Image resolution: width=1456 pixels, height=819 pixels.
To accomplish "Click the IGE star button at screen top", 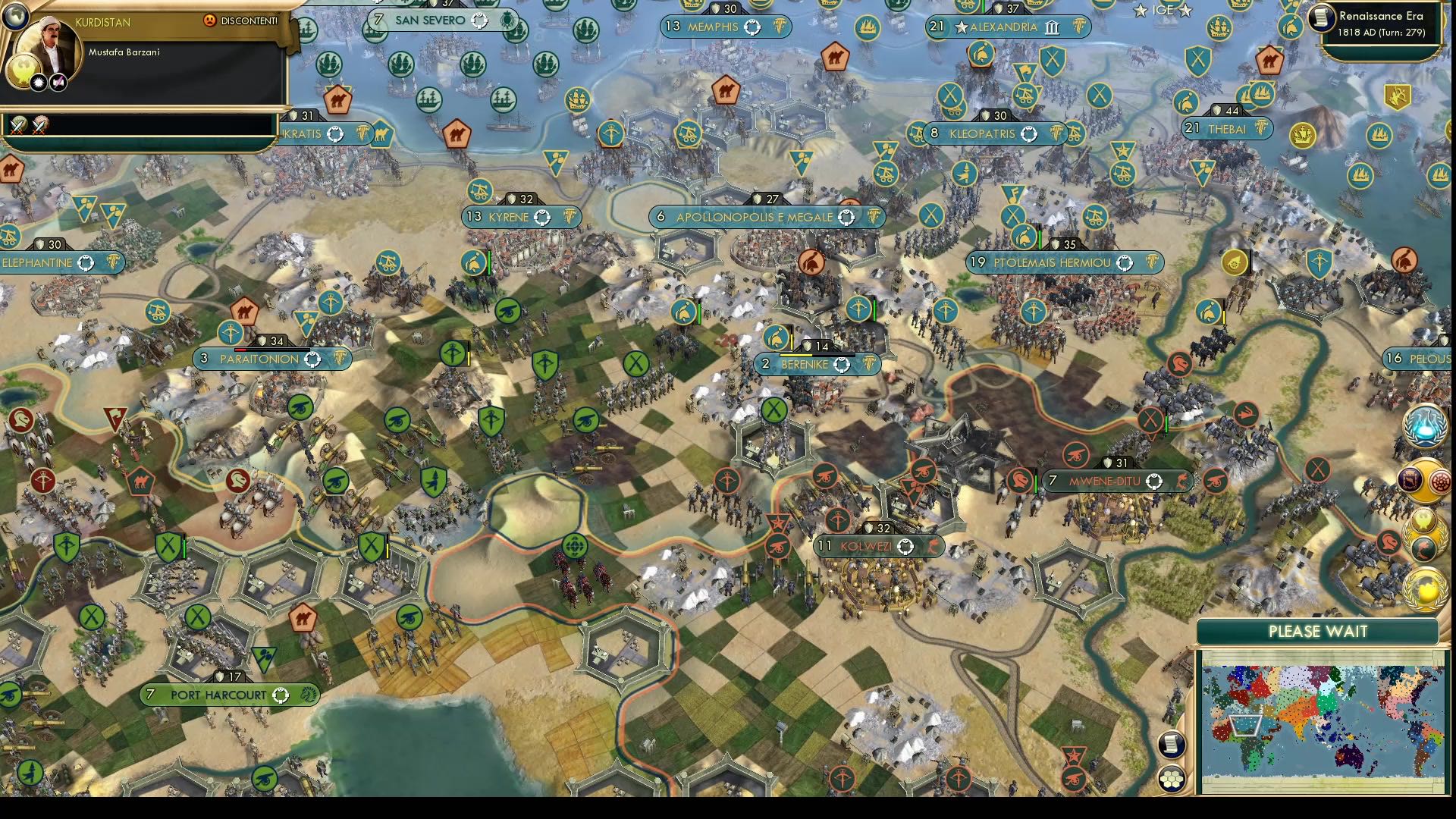I will tap(1162, 11).
